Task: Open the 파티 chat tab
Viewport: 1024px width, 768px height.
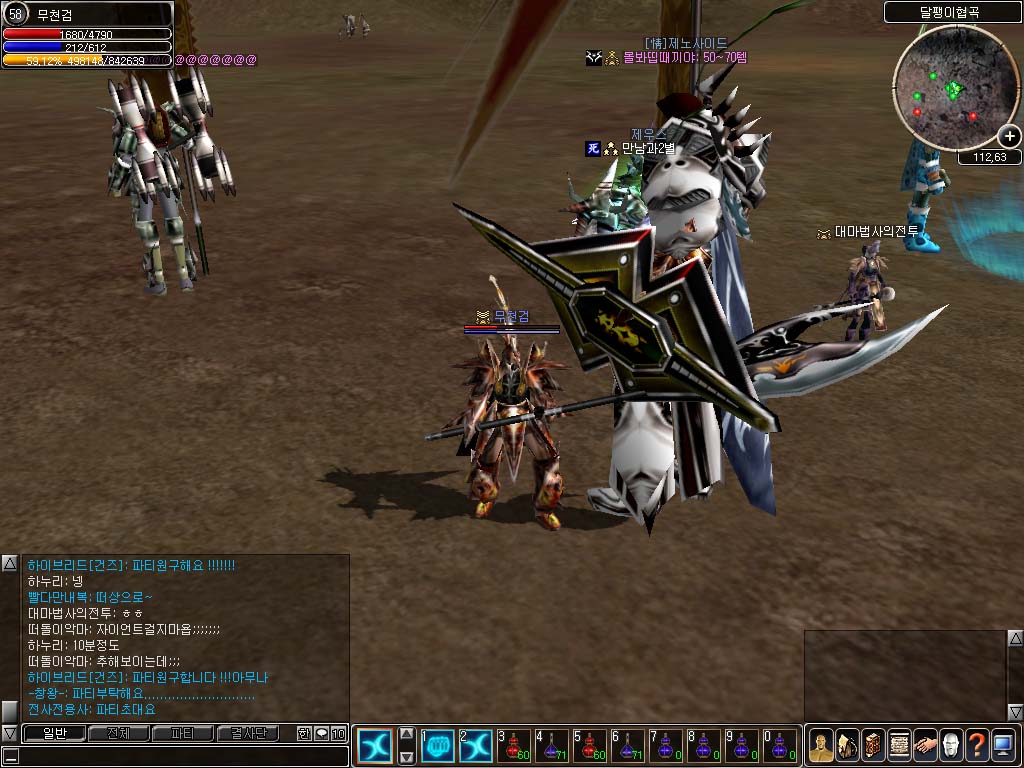Action: [182, 734]
